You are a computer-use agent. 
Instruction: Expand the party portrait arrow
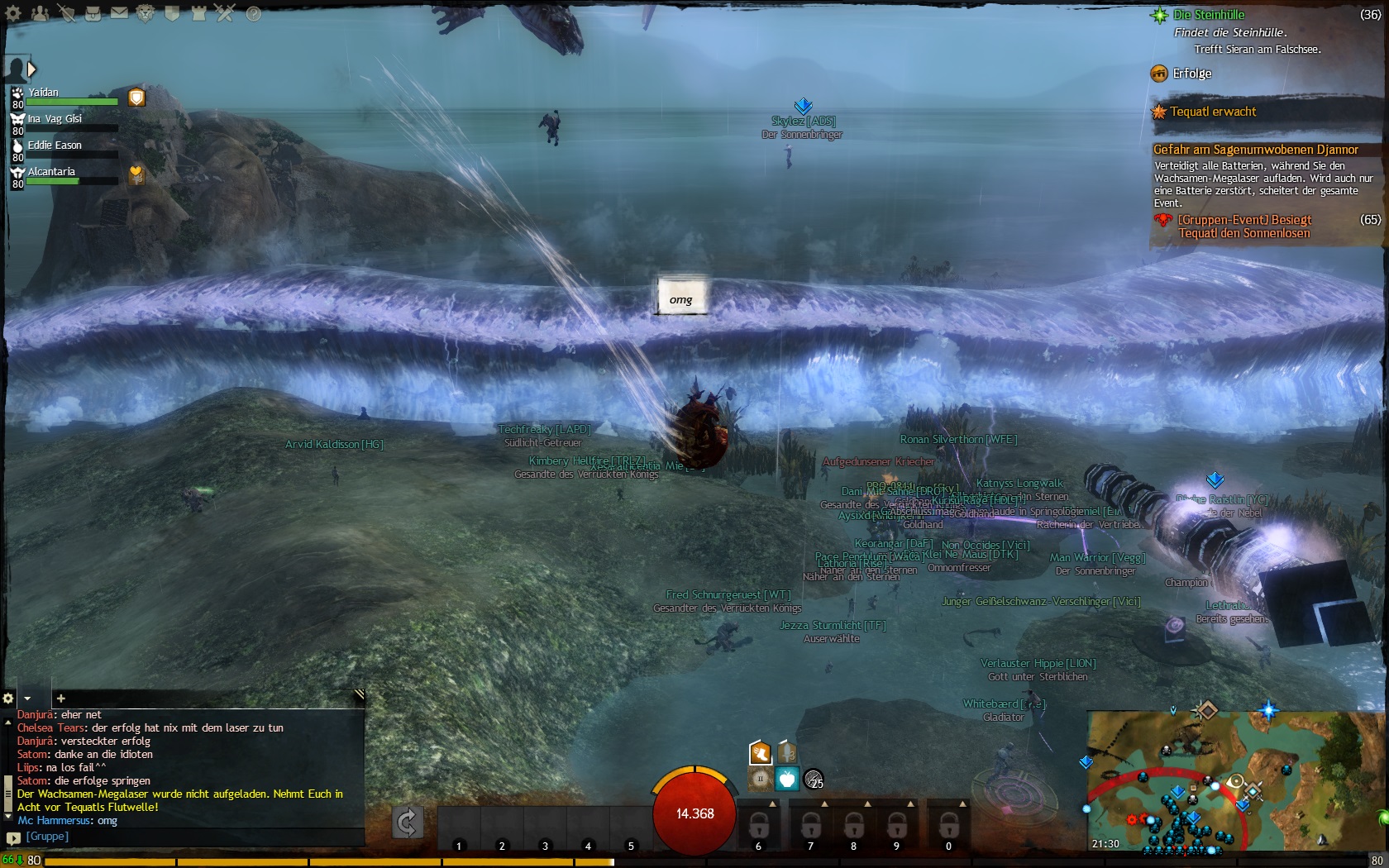tap(31, 69)
